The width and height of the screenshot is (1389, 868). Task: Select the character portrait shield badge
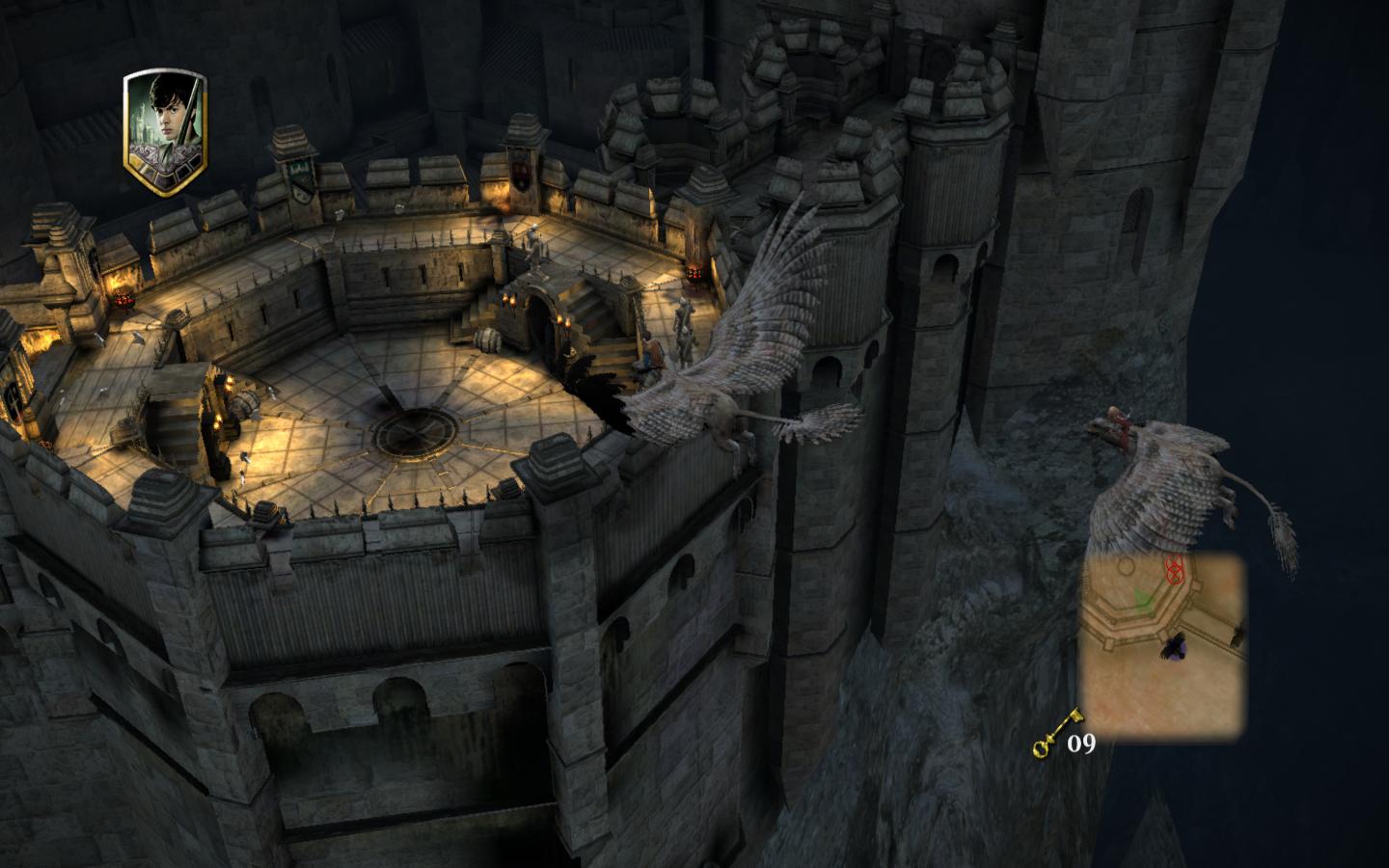click(165, 133)
